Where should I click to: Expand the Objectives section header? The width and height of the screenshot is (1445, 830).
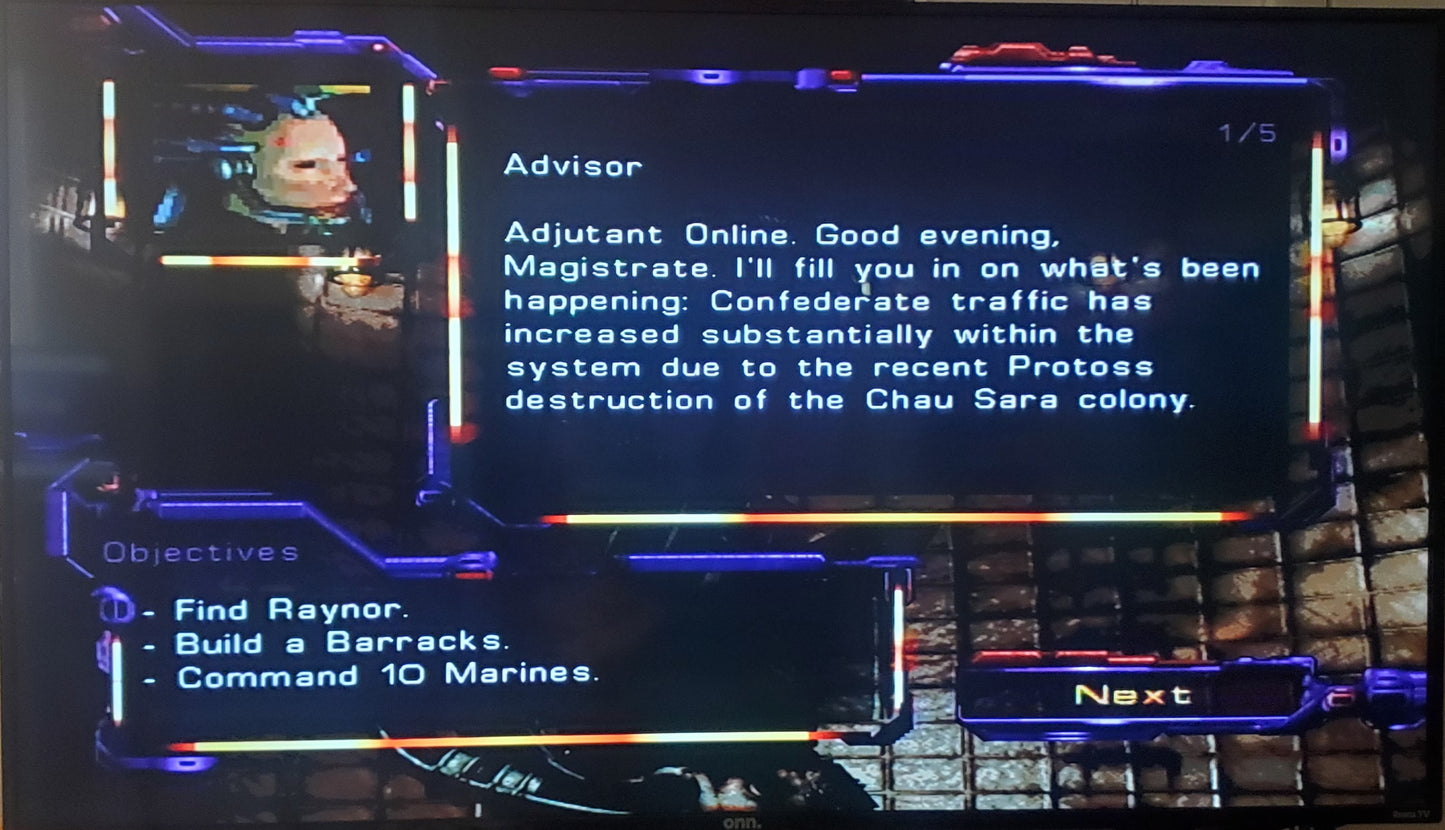[x=199, y=551]
